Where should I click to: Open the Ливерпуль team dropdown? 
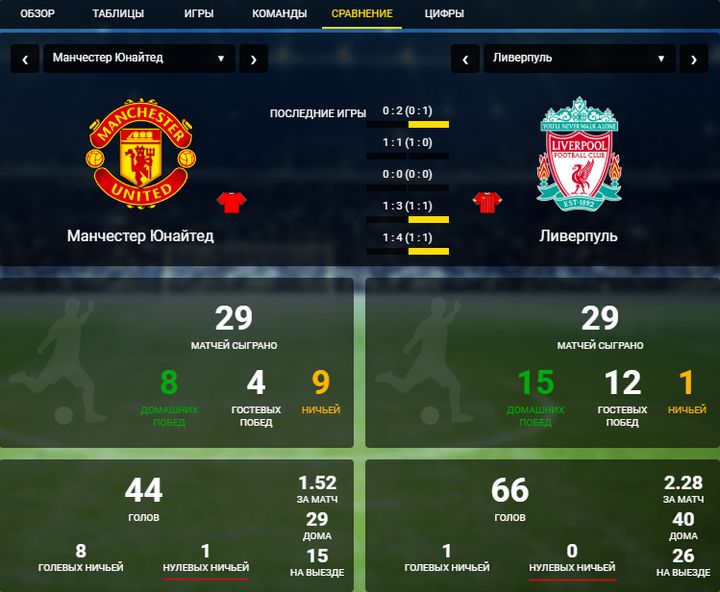(579, 58)
